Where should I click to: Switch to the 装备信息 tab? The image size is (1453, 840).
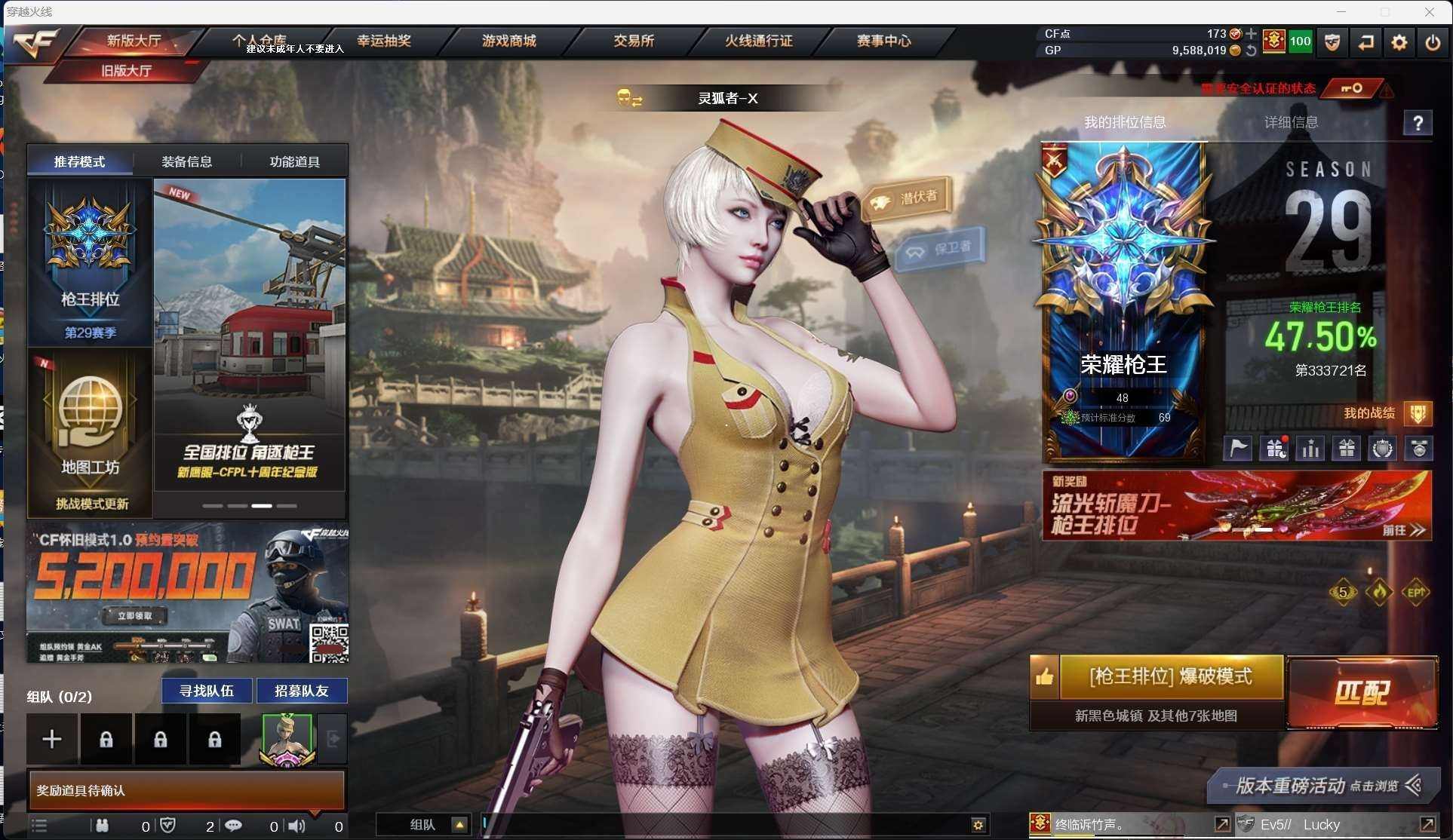click(187, 161)
